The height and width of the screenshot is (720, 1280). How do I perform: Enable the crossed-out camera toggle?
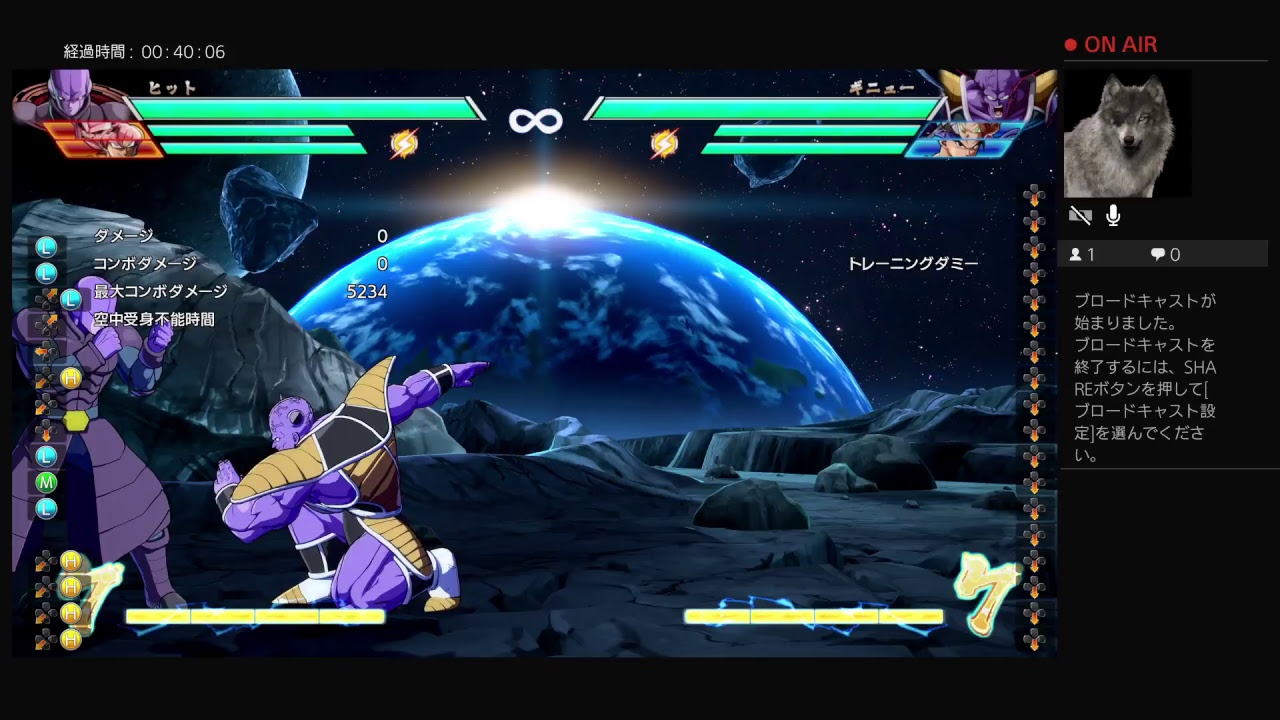point(1080,215)
